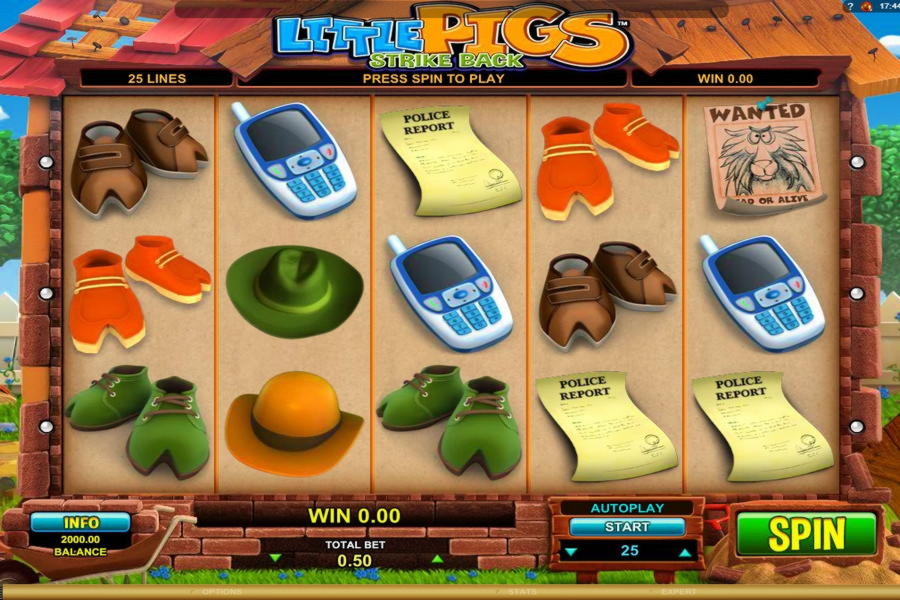Open the INFO paytable

tap(80, 522)
